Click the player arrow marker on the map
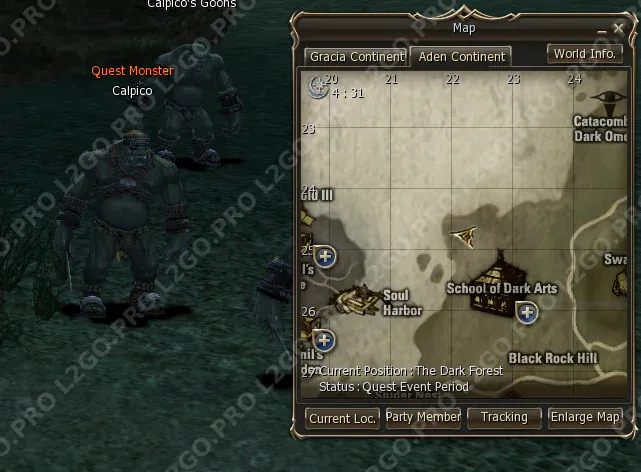 [x=463, y=235]
